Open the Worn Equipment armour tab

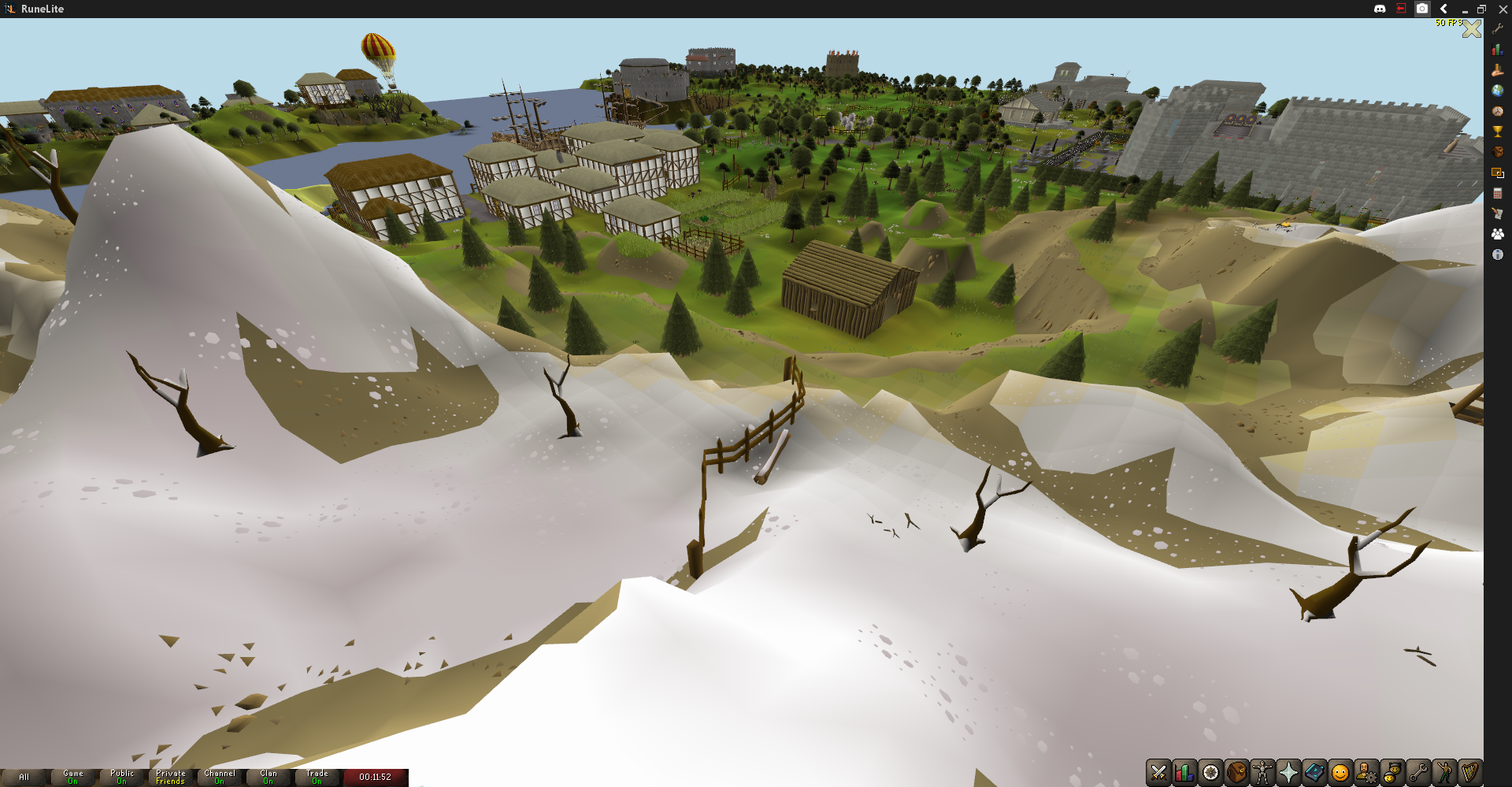click(x=1262, y=773)
